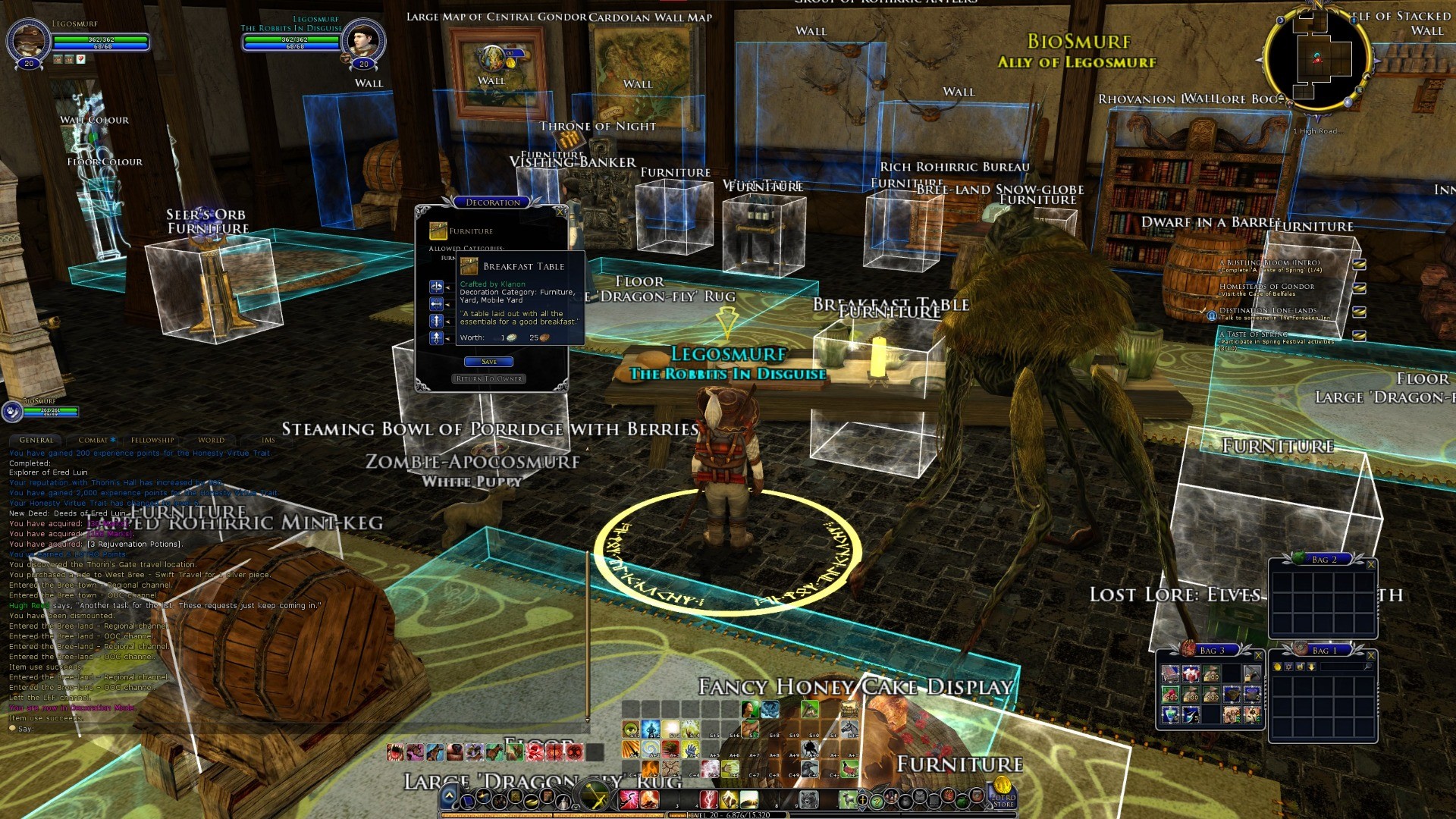The image size is (1456, 819).
Task: Click the rotate decoration control icon
Action: point(436,287)
